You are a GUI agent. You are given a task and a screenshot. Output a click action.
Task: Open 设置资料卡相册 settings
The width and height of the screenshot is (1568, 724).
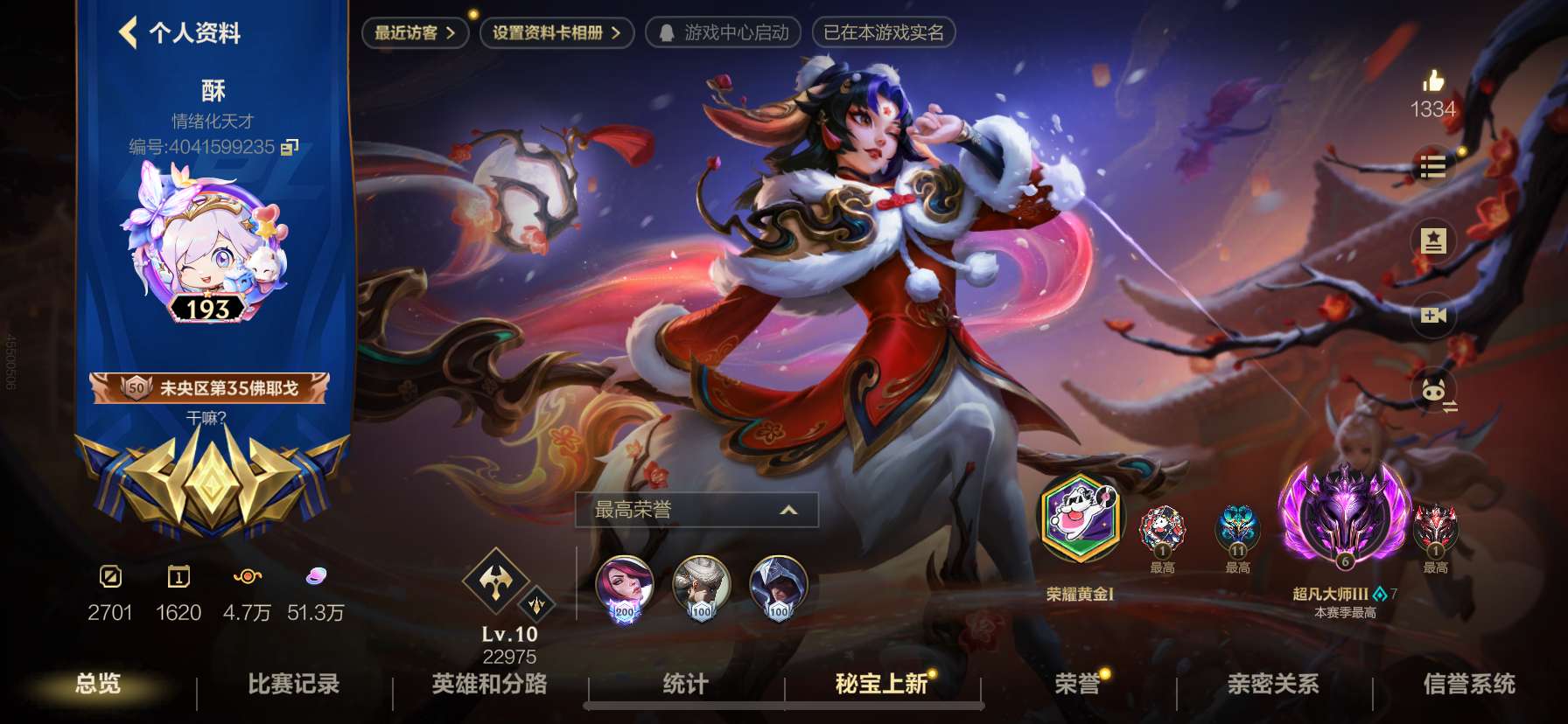pos(554,32)
